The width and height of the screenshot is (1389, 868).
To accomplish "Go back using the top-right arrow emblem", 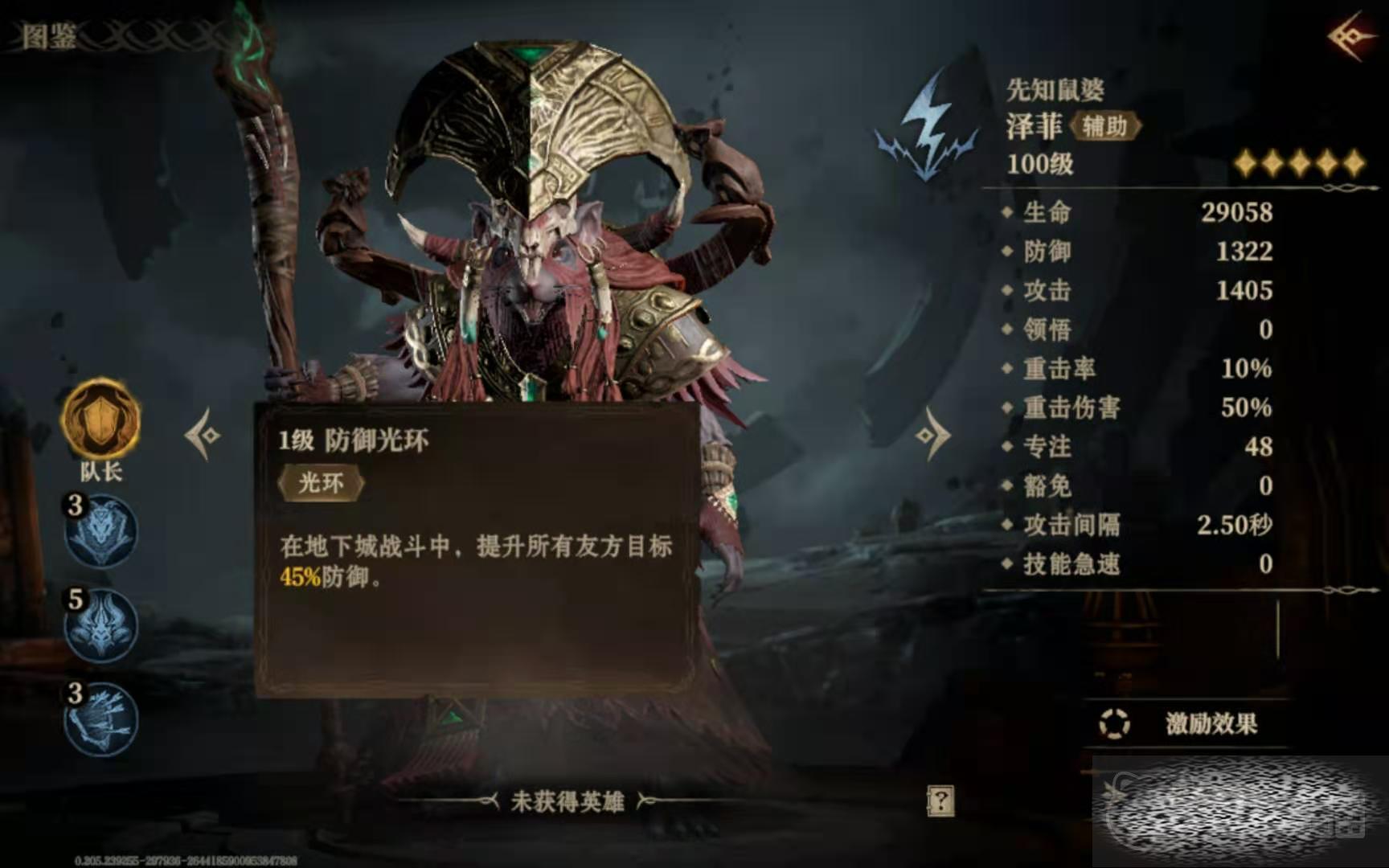I will (1352, 36).
